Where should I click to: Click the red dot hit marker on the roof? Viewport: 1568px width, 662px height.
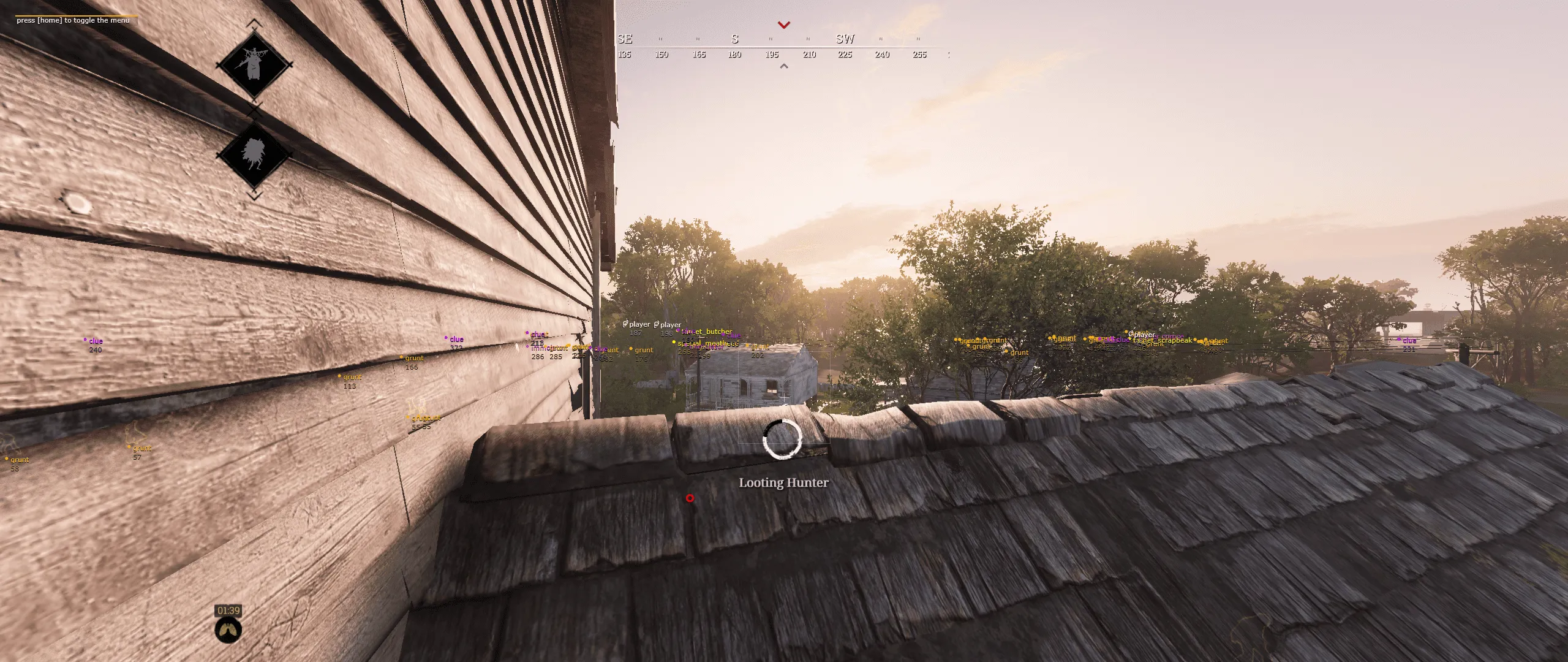tap(690, 498)
